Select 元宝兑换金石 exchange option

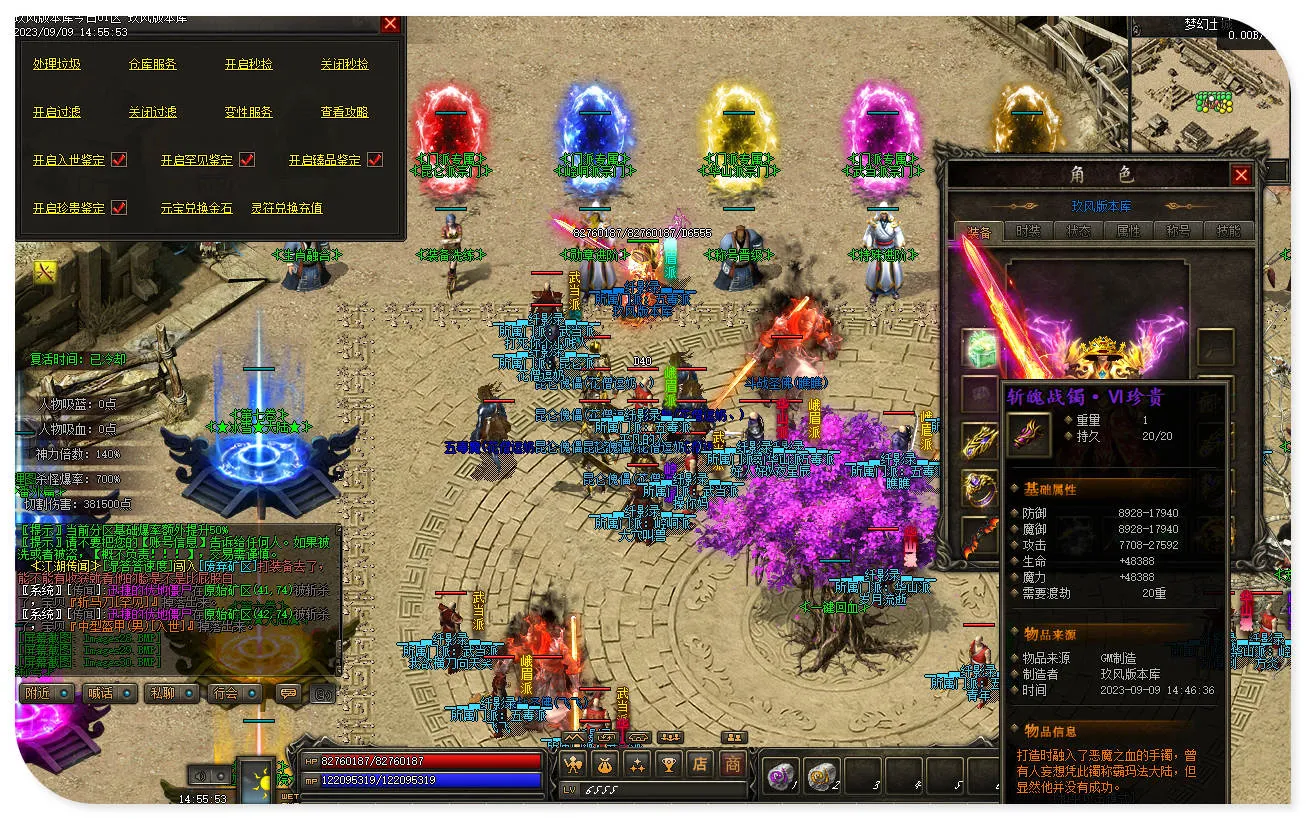[197, 208]
